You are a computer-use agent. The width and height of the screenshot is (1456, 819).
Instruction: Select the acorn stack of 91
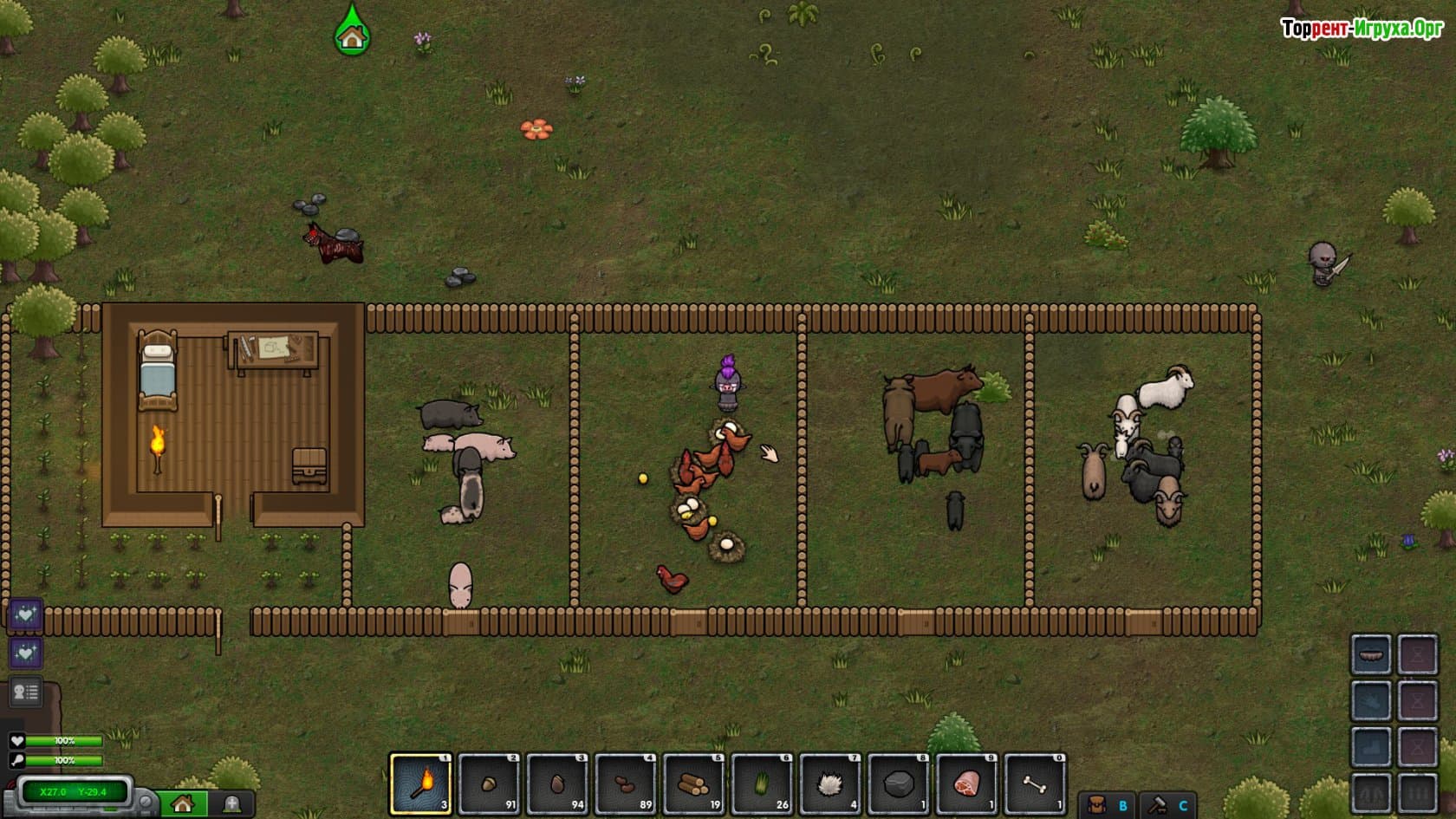(x=489, y=784)
